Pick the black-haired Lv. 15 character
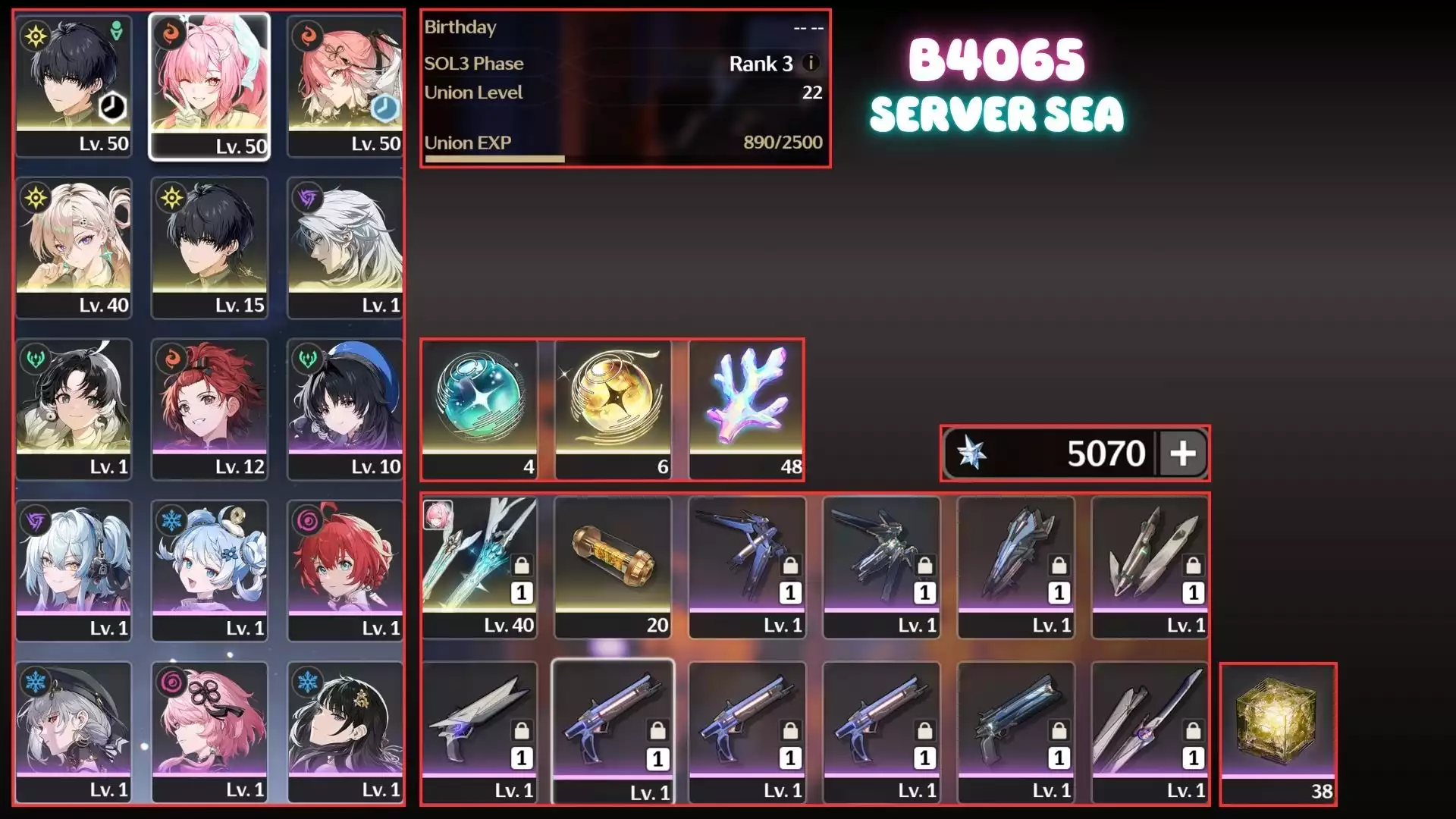The image size is (1456, 819). 209,247
